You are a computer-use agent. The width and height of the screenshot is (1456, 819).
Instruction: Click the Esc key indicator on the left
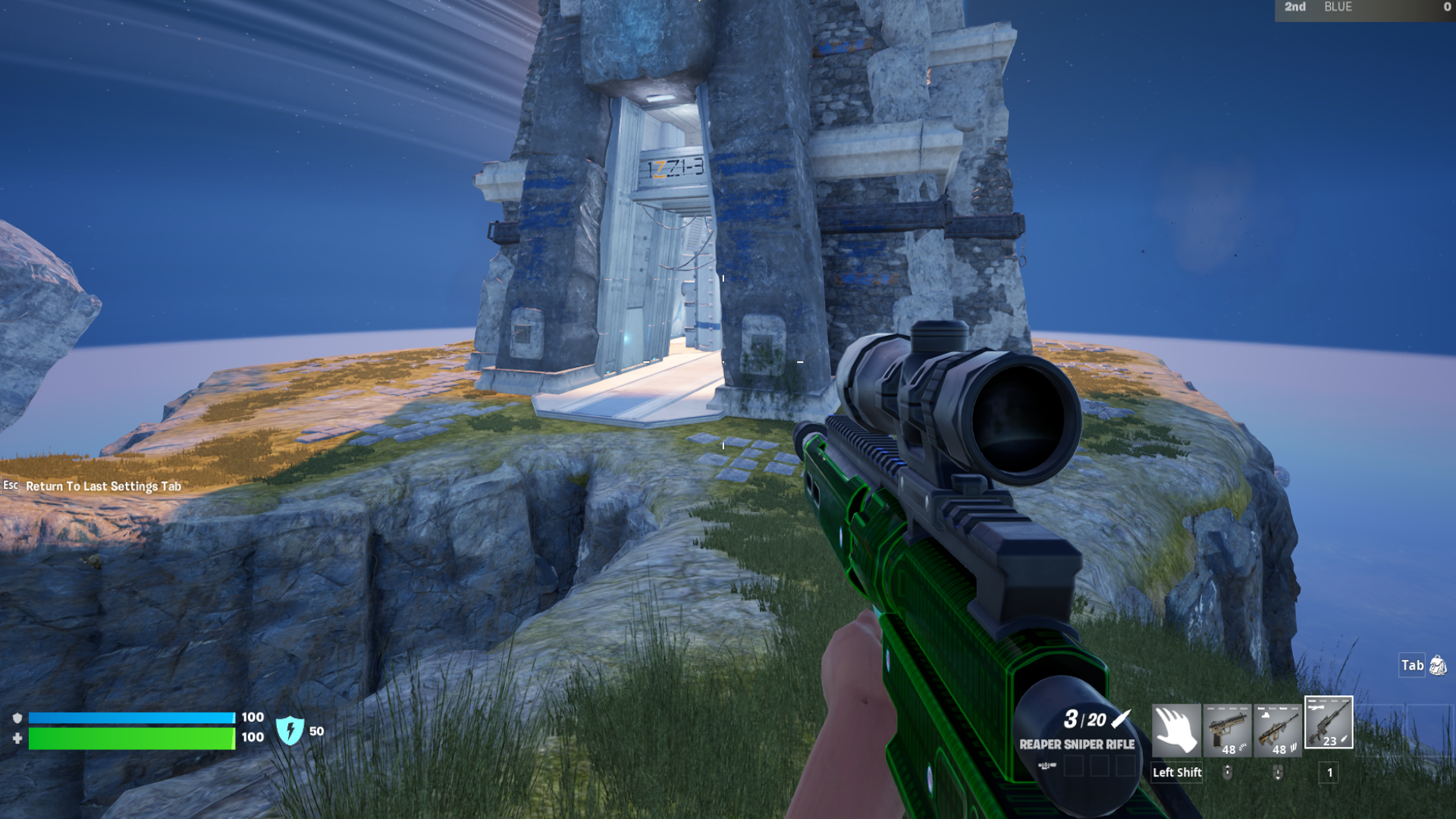pyautogui.click(x=11, y=486)
